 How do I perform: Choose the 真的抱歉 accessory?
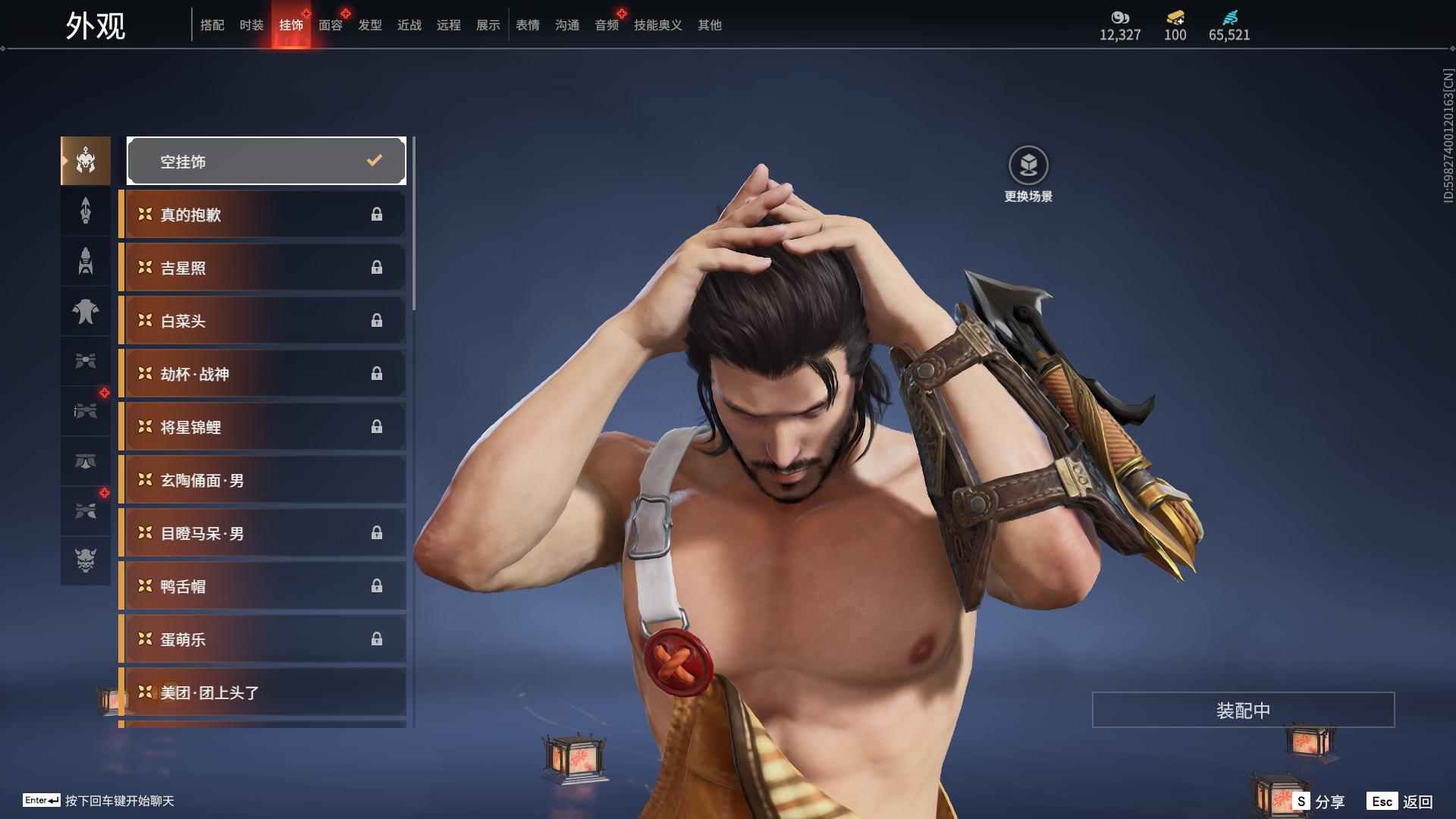click(263, 215)
